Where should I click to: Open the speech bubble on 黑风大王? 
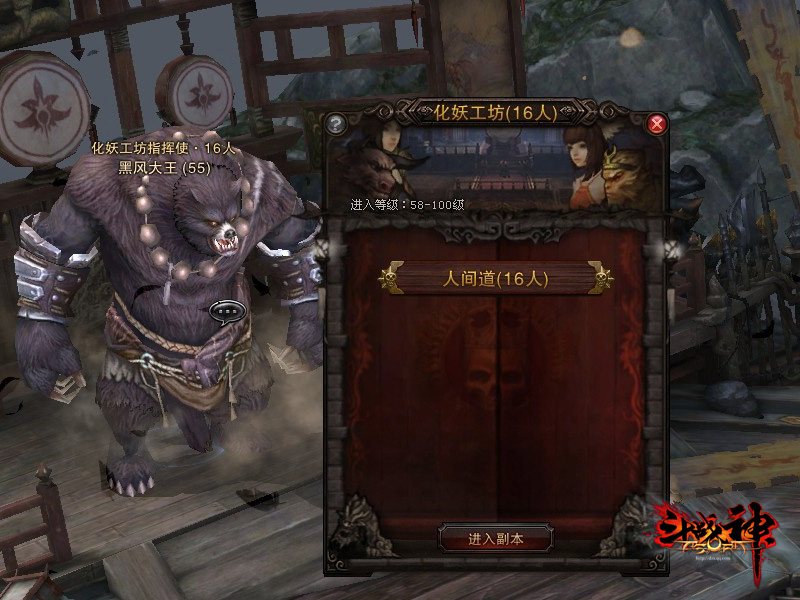pos(224,311)
